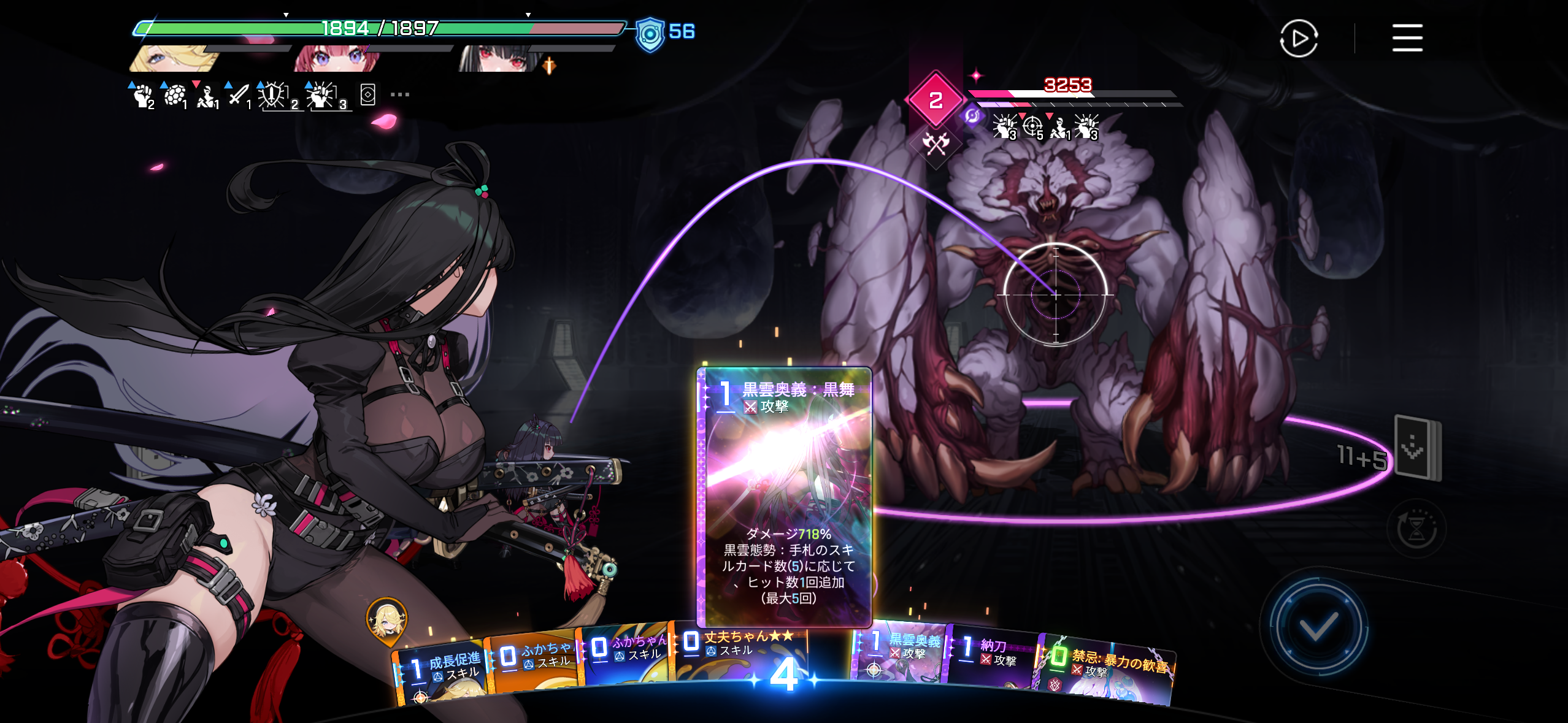Screen dimensions: 1568x723
Task: Select the 成長促進 skill card
Action: tap(439, 671)
